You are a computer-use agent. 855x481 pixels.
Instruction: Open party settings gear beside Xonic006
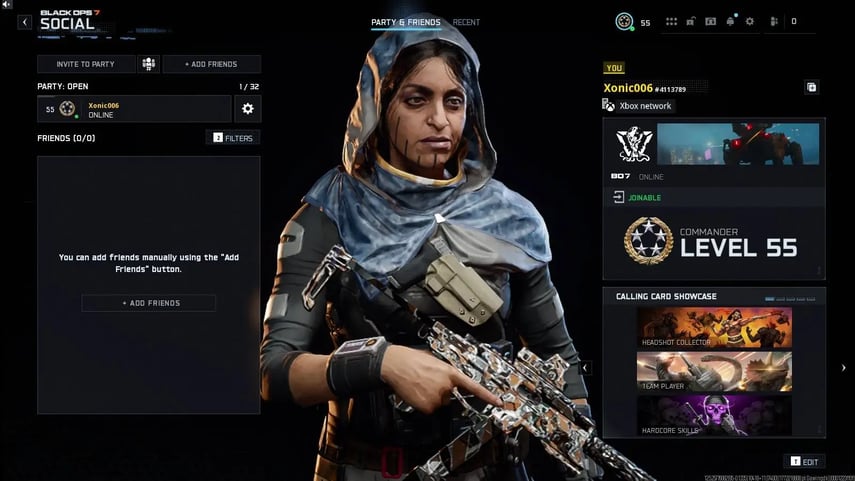point(248,109)
